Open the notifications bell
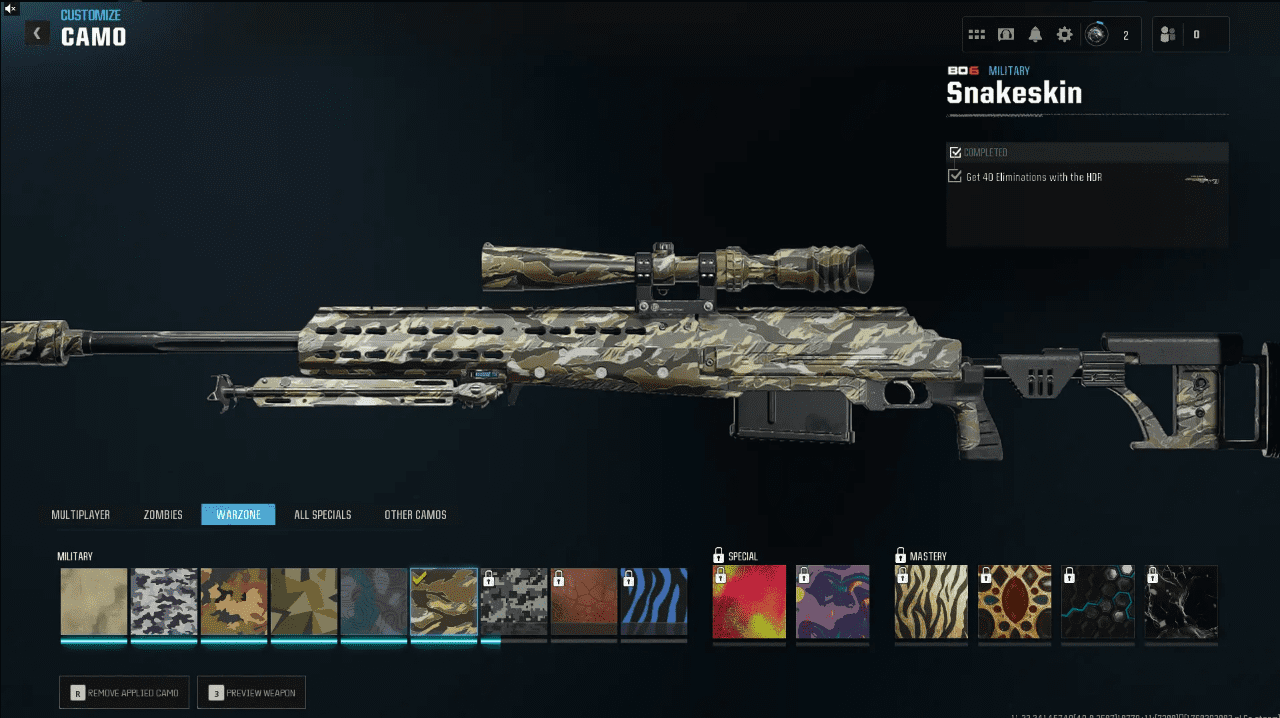 1035,35
